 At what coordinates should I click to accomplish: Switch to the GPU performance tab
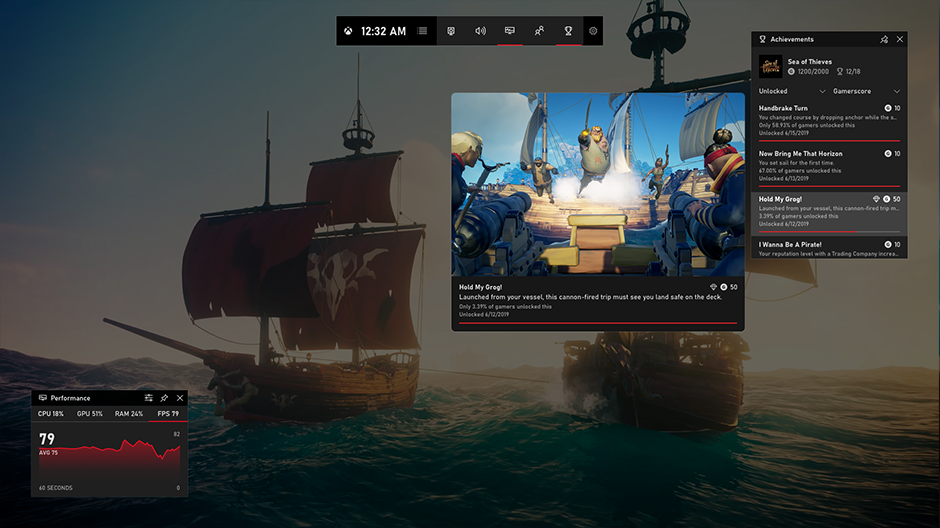(x=89, y=413)
